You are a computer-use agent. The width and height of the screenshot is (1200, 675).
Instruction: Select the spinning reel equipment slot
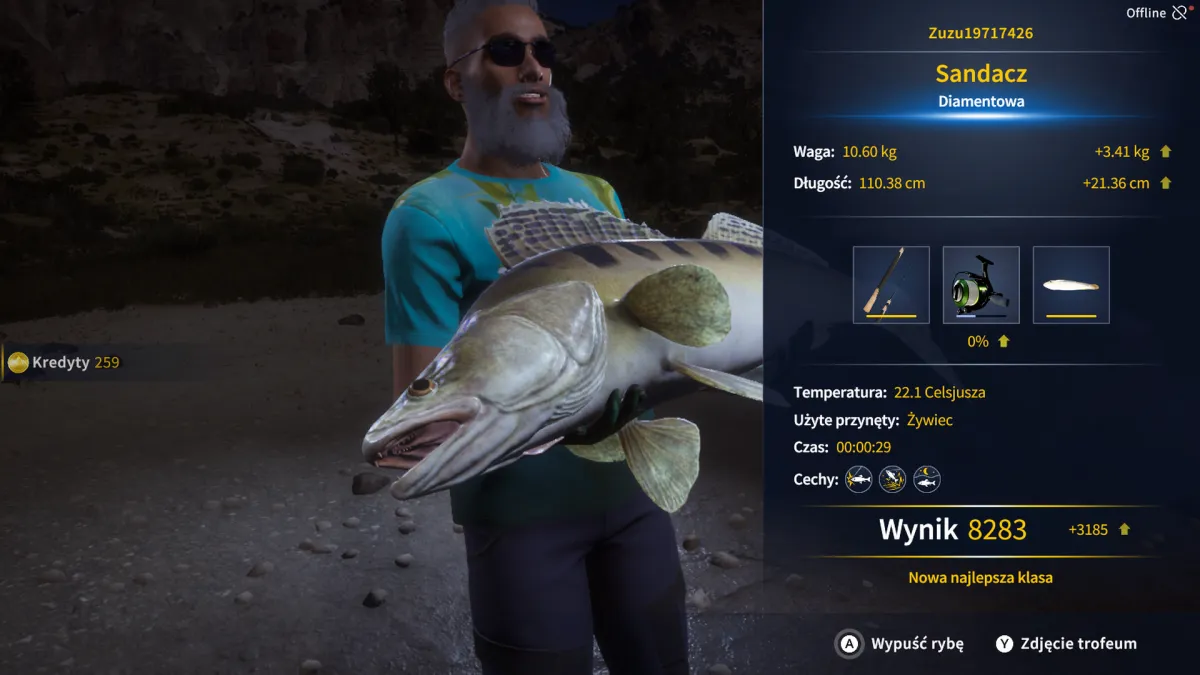point(981,285)
